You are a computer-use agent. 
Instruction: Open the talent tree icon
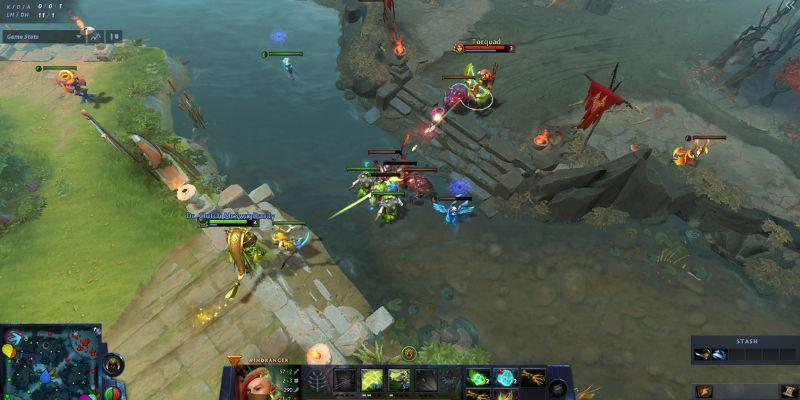coord(317,381)
